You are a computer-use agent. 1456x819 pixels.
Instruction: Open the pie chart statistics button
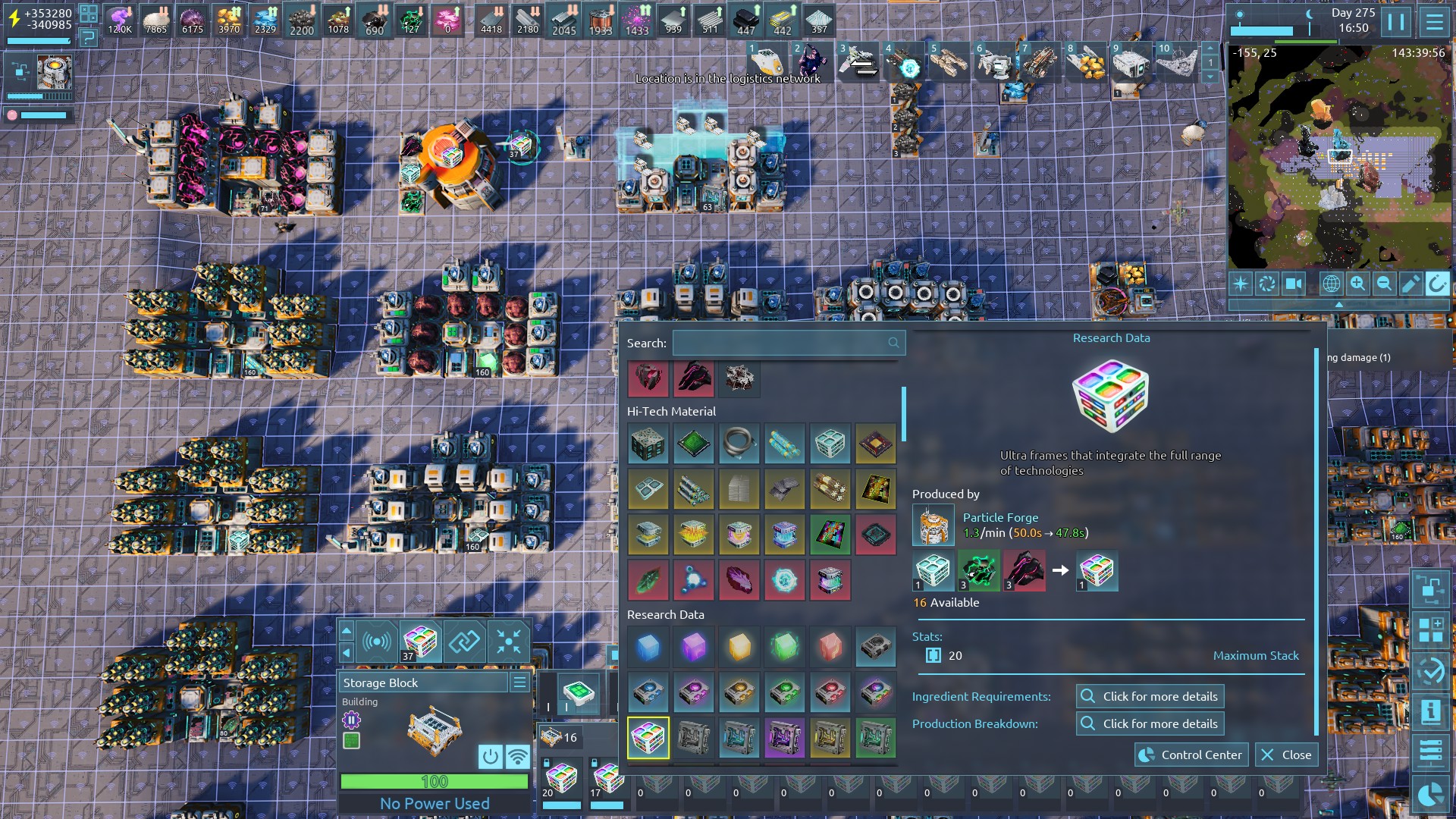coord(1430,794)
